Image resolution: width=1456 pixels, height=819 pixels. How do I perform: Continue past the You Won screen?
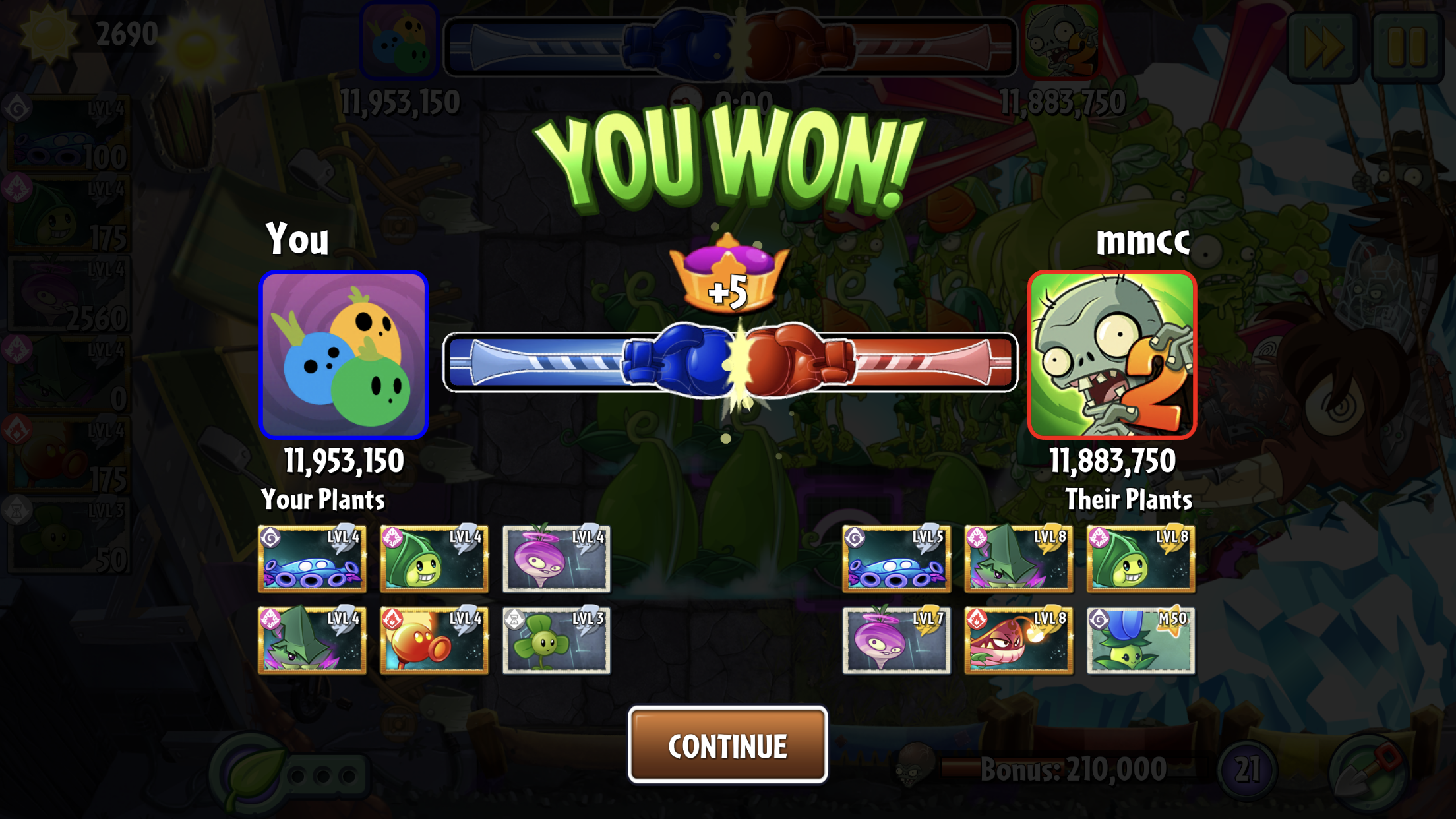pyautogui.click(x=727, y=745)
